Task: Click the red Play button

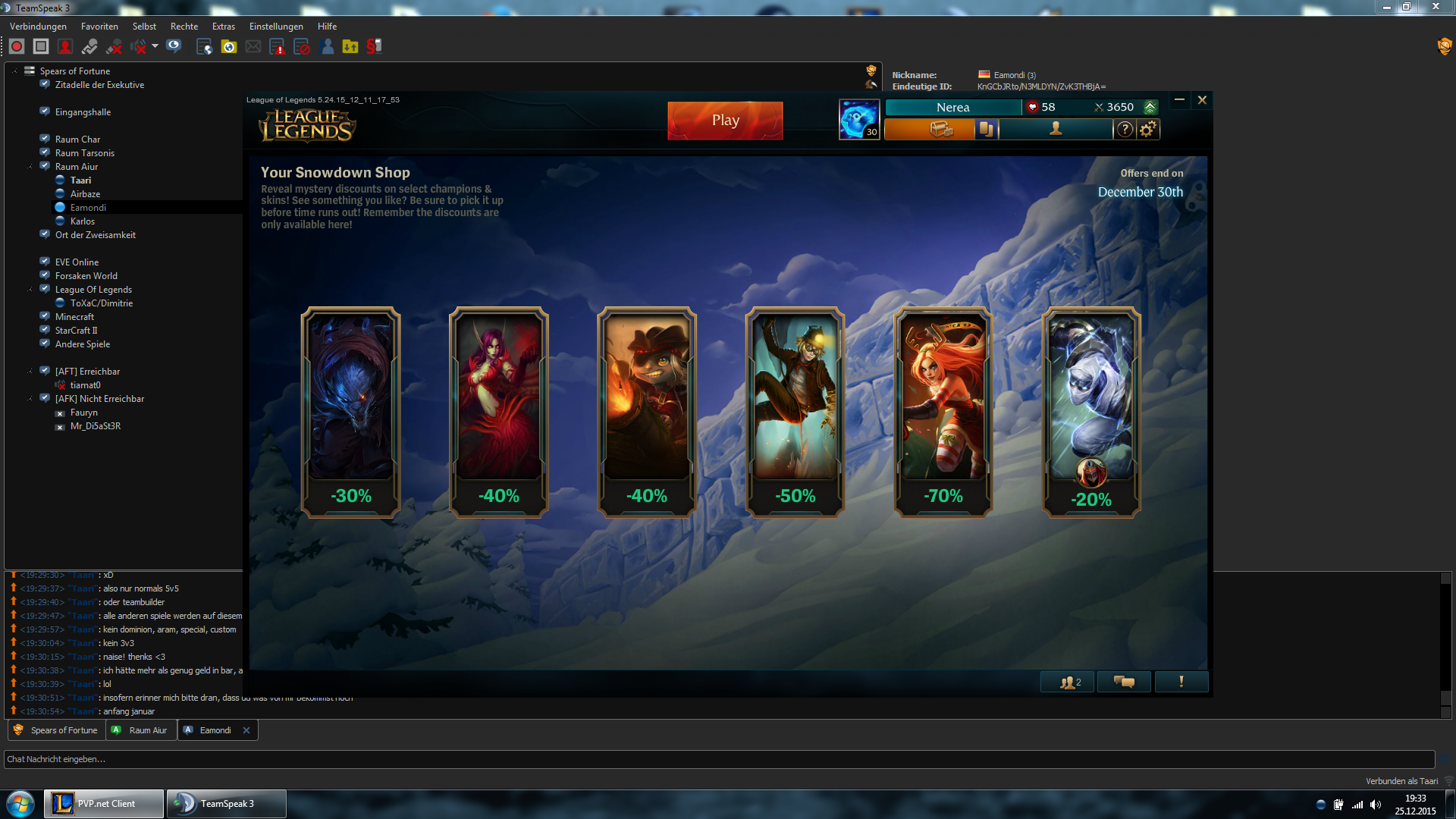Action: [725, 121]
